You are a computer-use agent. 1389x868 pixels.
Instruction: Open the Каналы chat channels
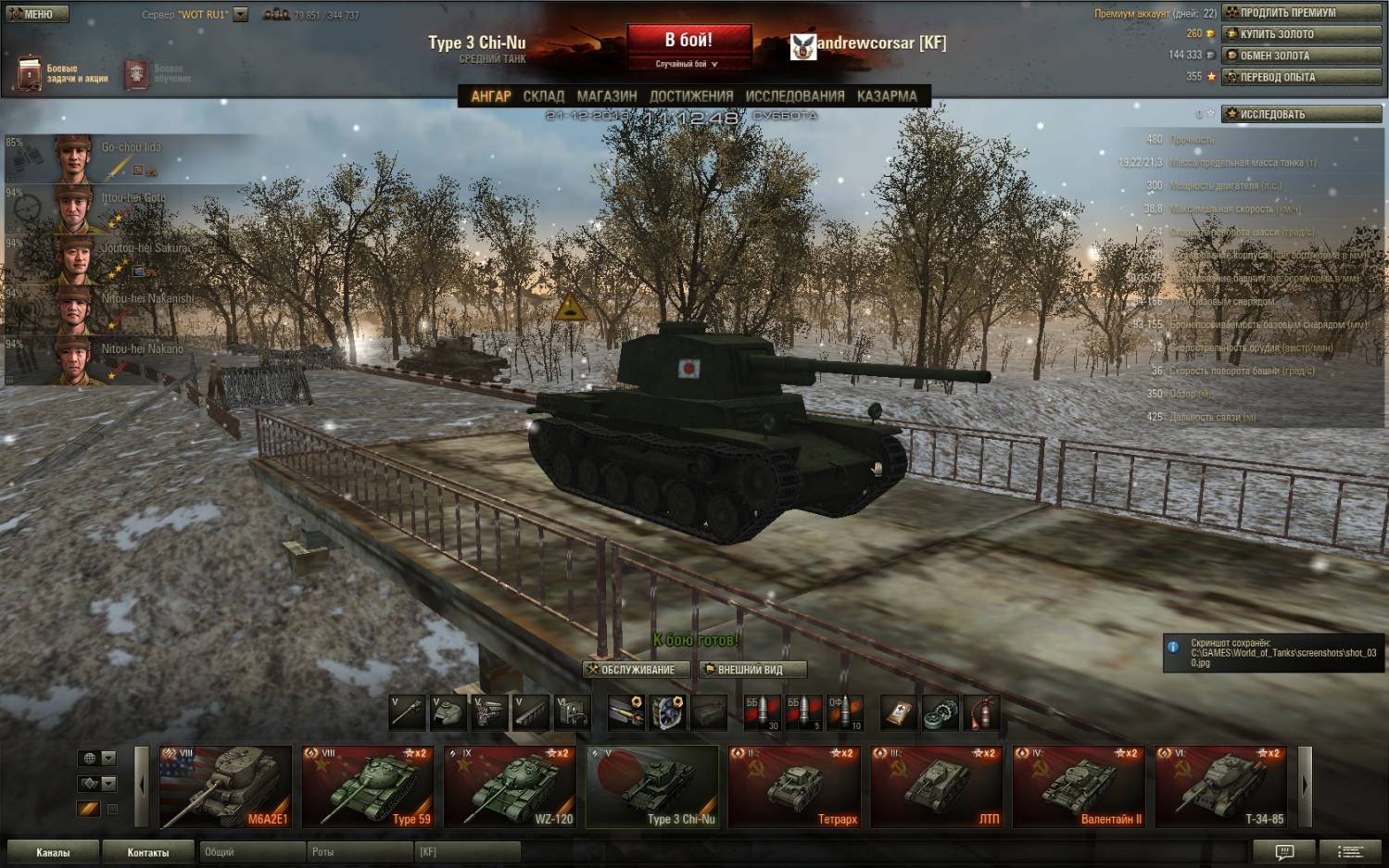point(53,852)
